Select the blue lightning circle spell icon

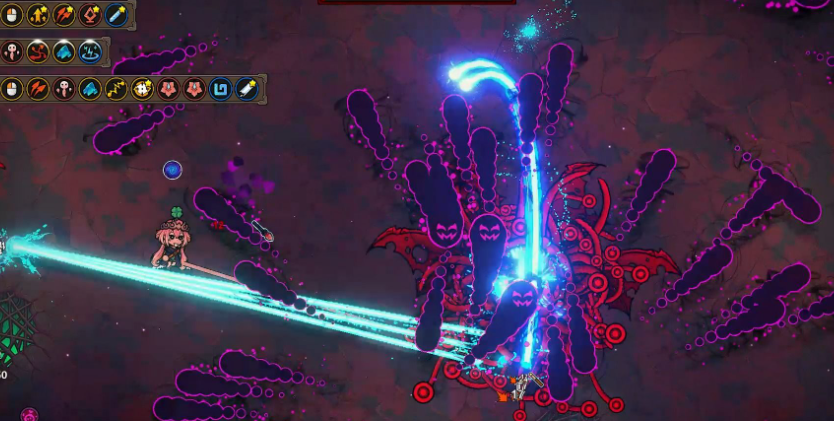point(91,52)
